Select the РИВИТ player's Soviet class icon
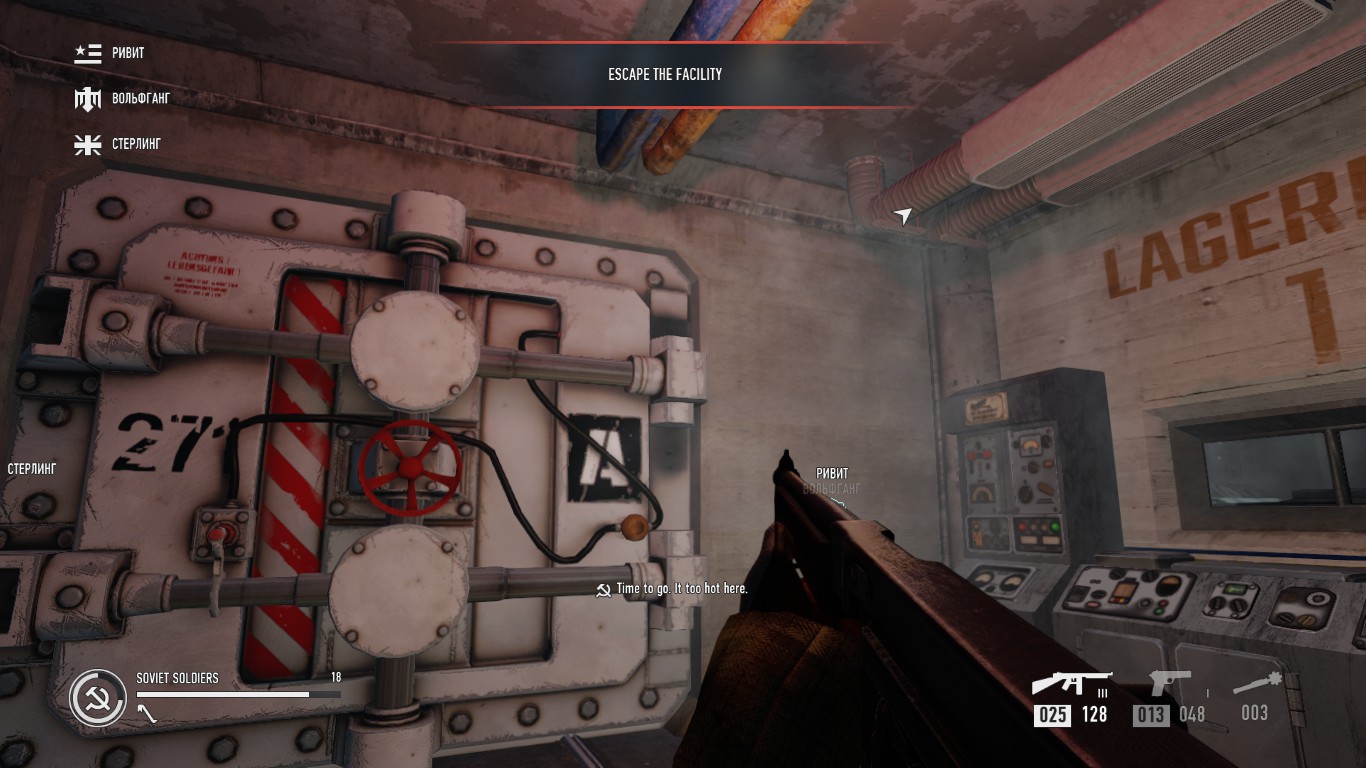Viewport: 1366px width, 768px height. pos(87,52)
